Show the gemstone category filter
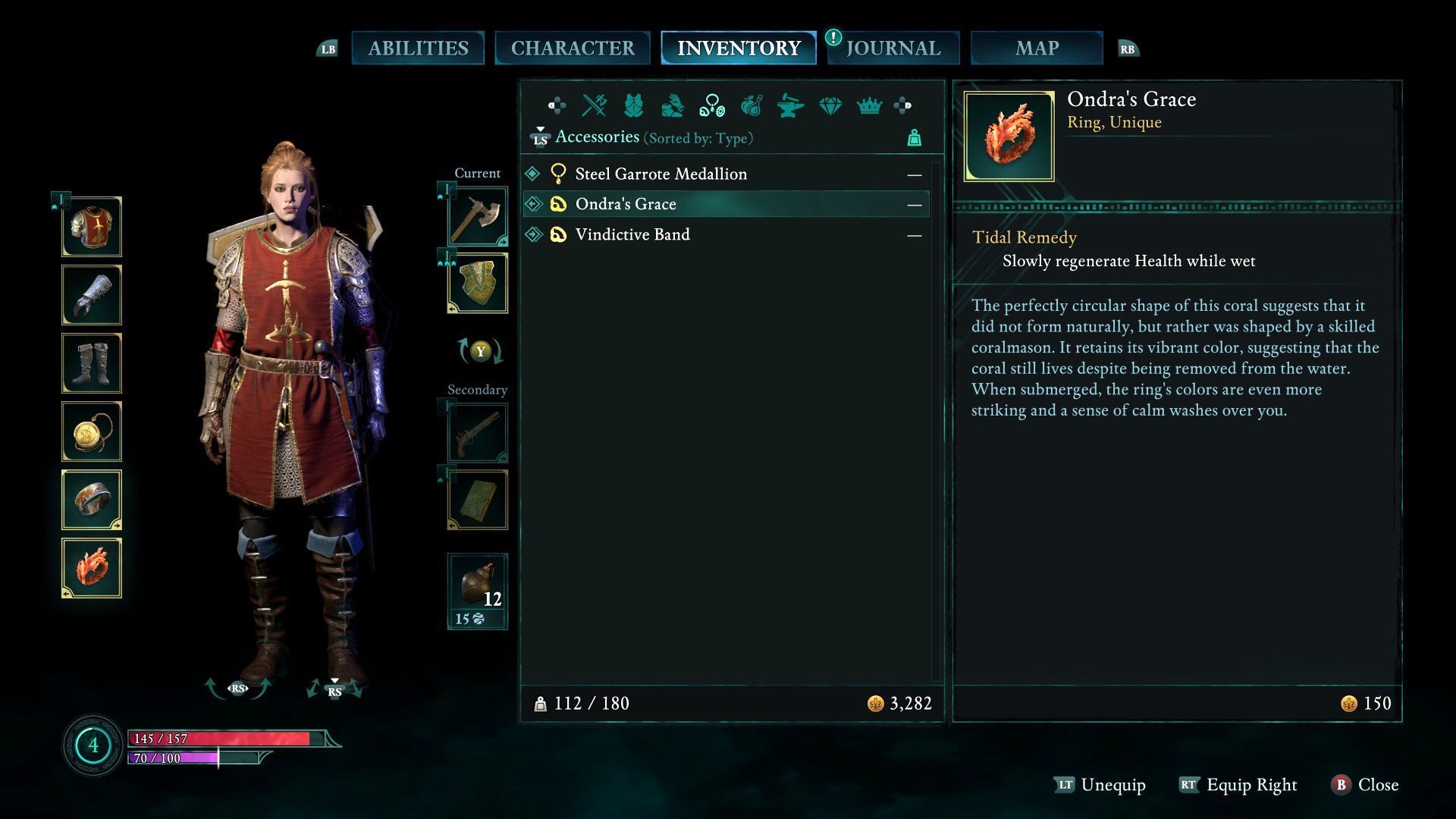This screenshot has width=1456, height=819. coord(830,105)
